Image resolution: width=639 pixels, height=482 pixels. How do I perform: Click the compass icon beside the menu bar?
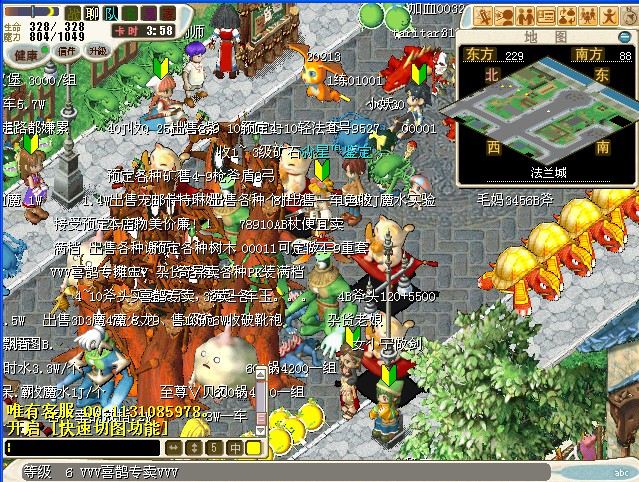click(x=628, y=15)
